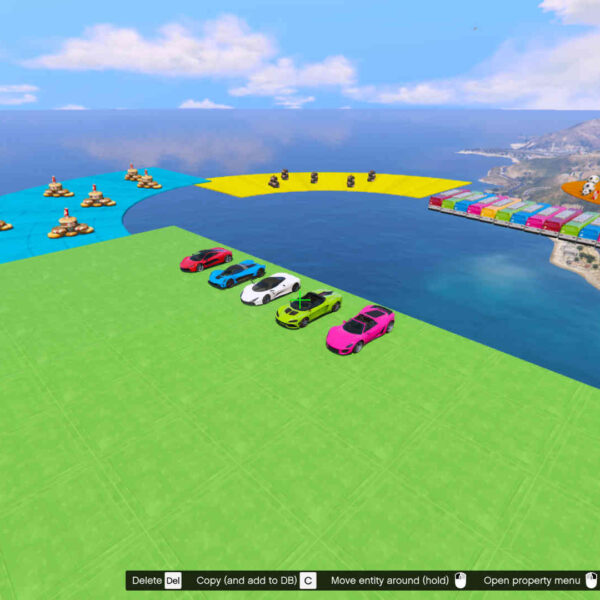This screenshot has height=600, width=600.
Task: Select the lime green car marked with crosshair
Action: point(307,307)
